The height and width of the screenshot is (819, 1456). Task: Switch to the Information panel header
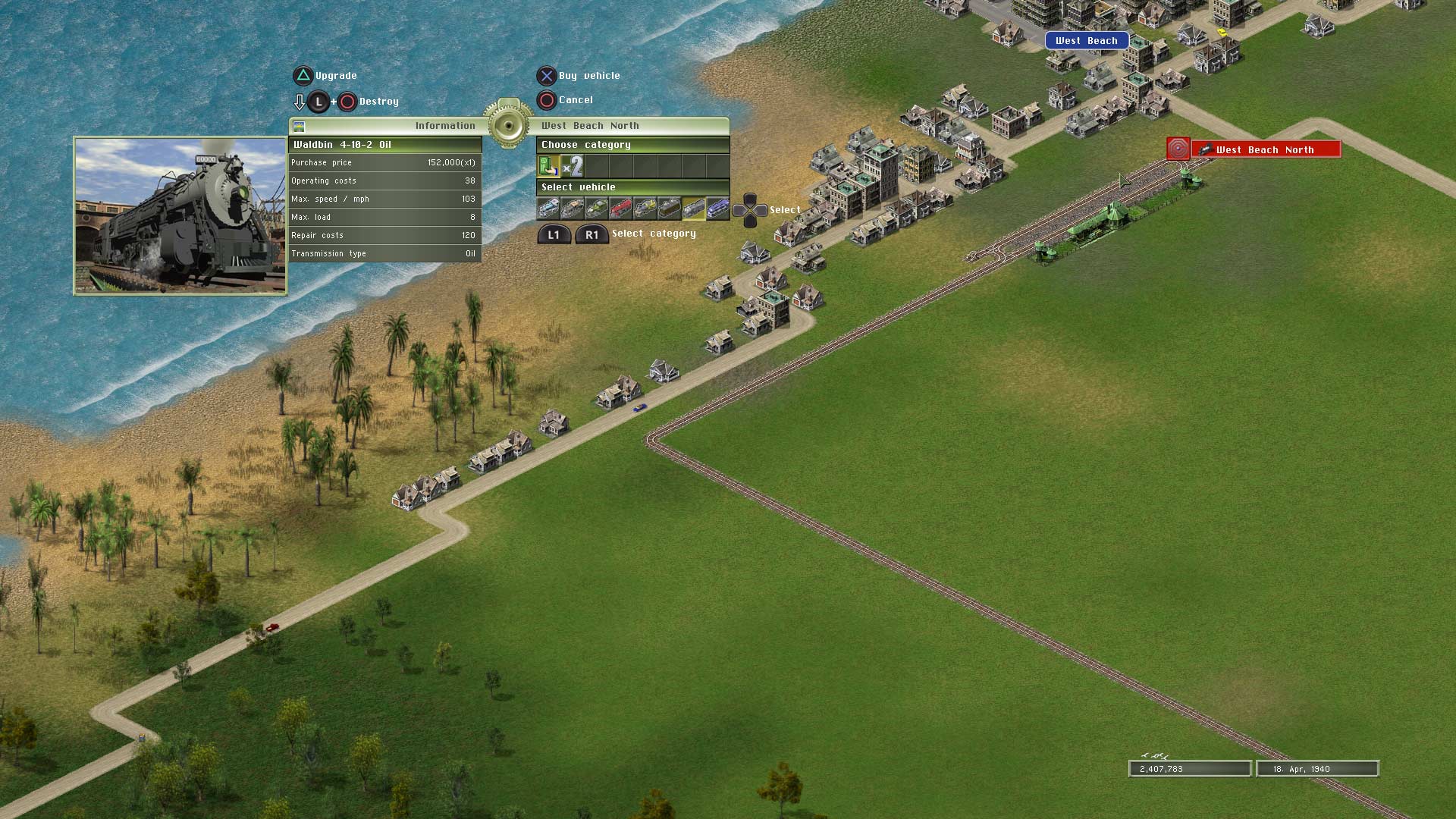[445, 126]
